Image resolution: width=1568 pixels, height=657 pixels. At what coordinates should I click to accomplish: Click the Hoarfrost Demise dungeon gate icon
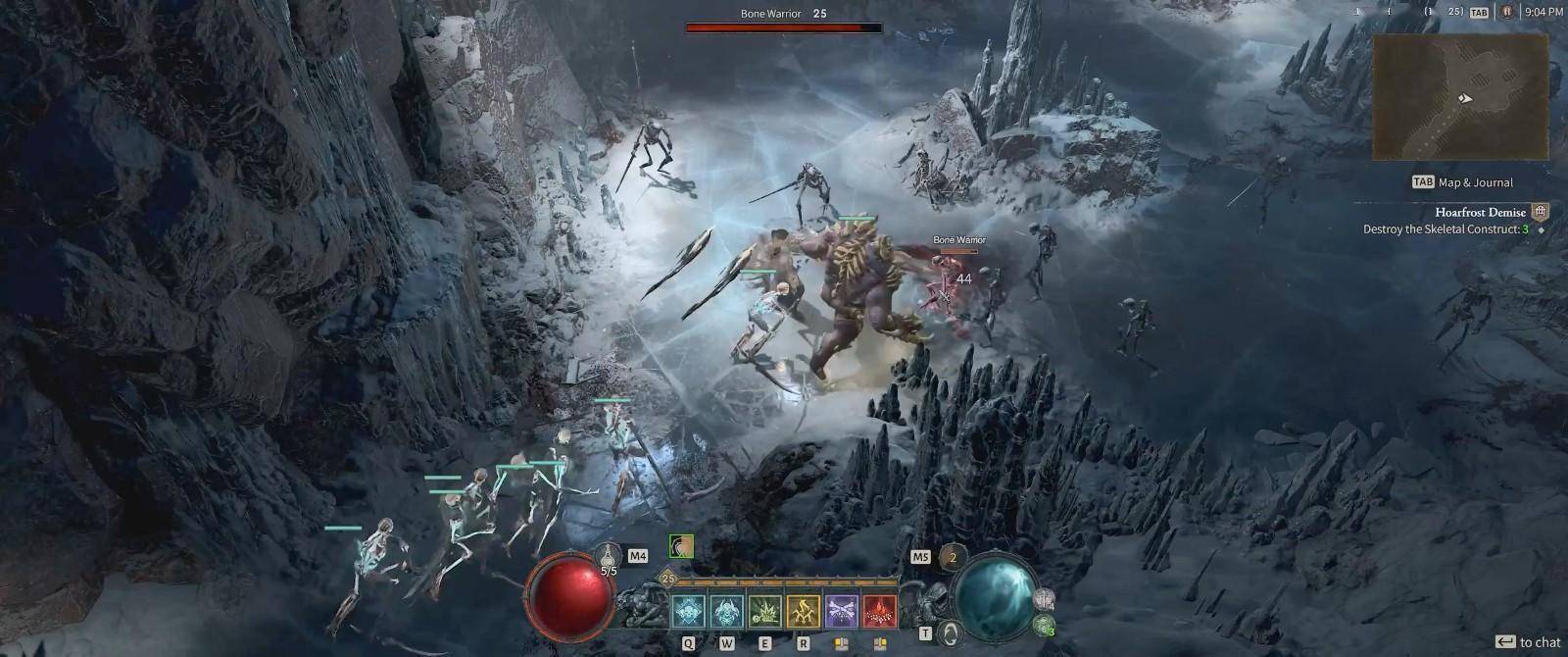1542,212
